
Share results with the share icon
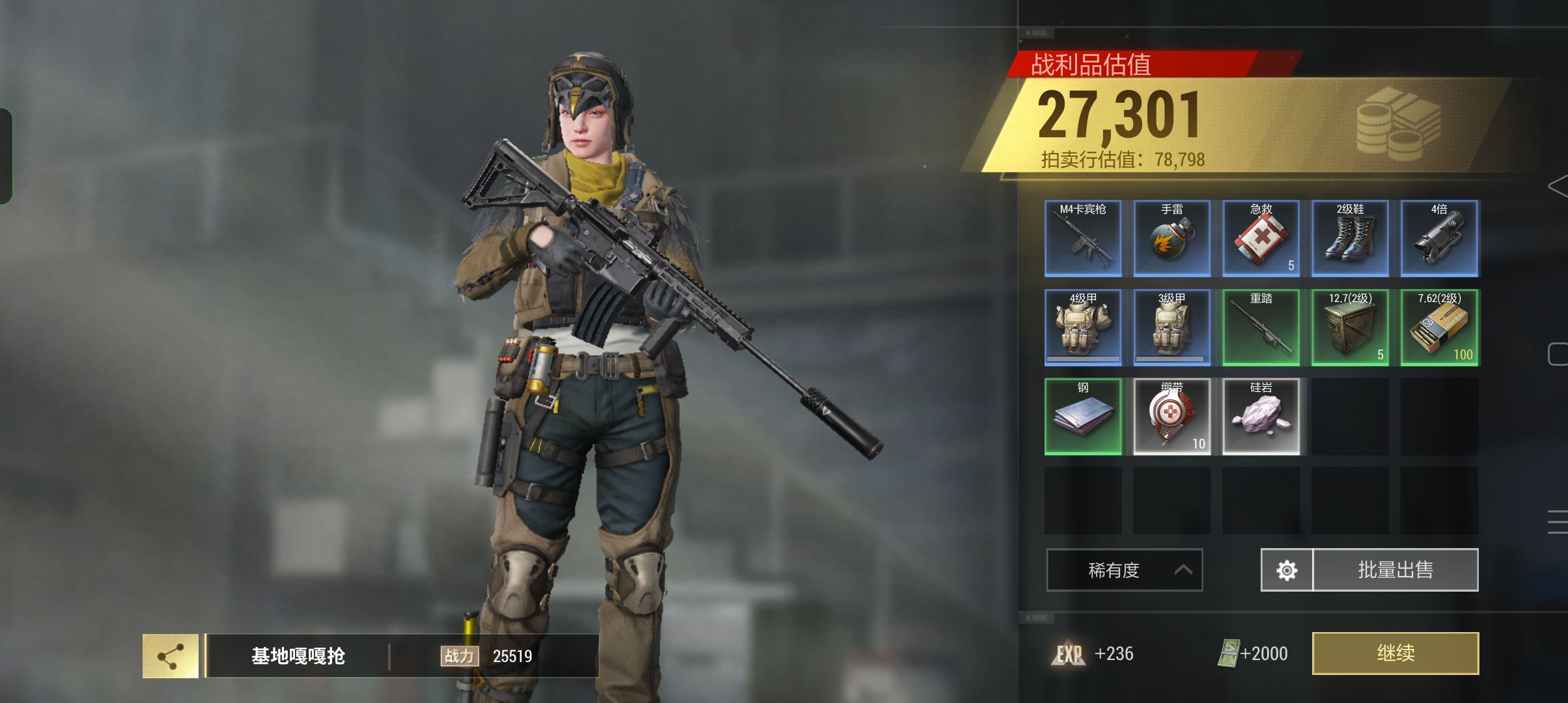171,656
